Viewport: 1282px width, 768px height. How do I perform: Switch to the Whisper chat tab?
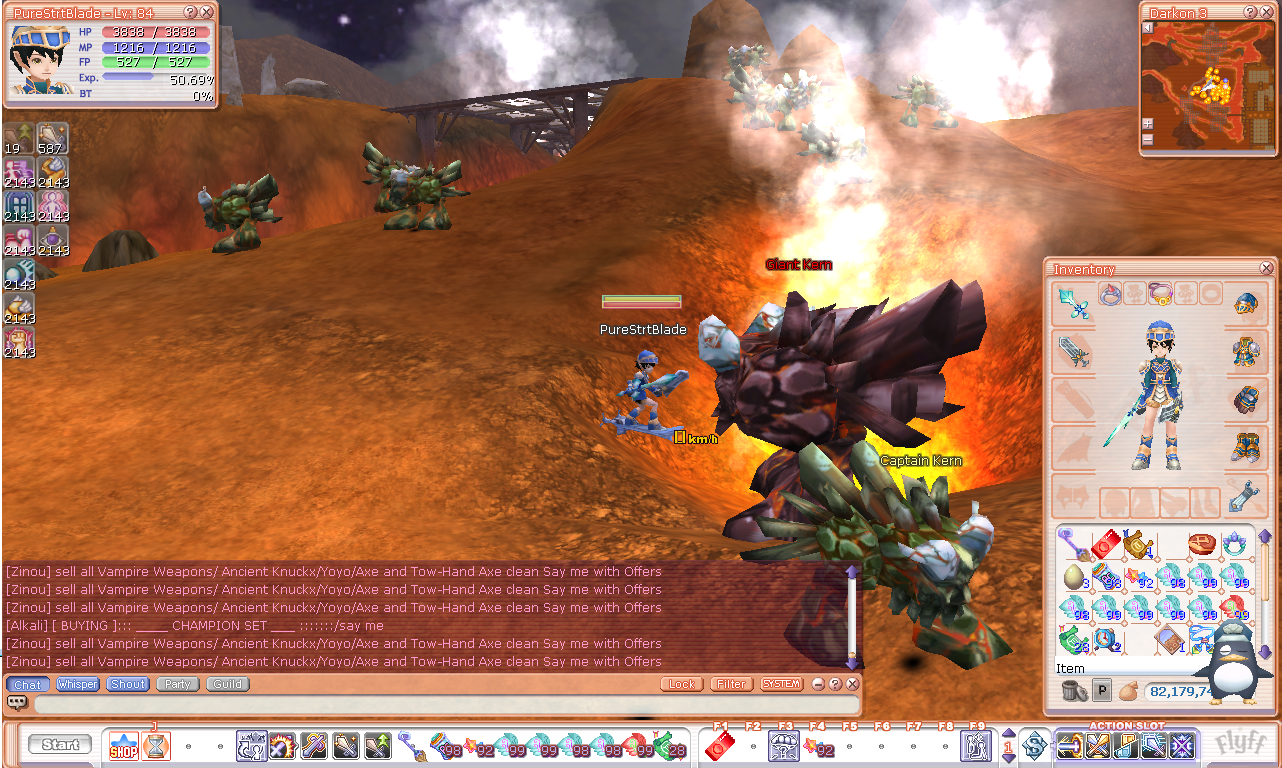pos(77,684)
